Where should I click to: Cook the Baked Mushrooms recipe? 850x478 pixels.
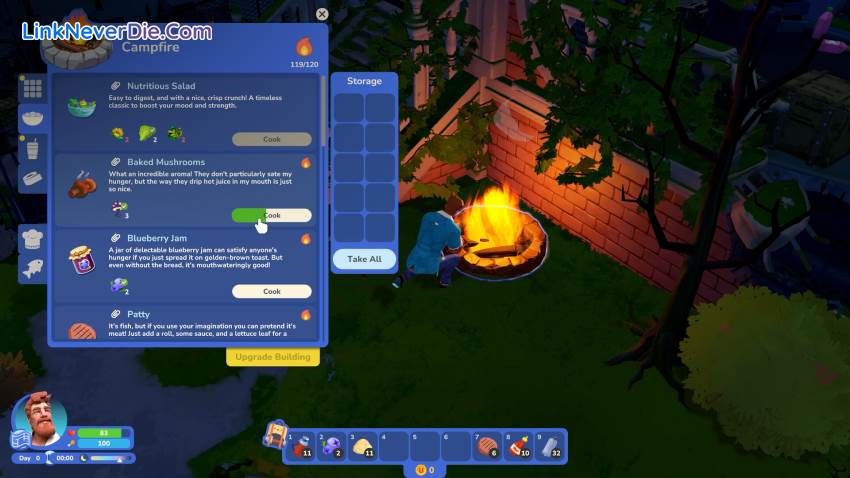[x=271, y=215]
